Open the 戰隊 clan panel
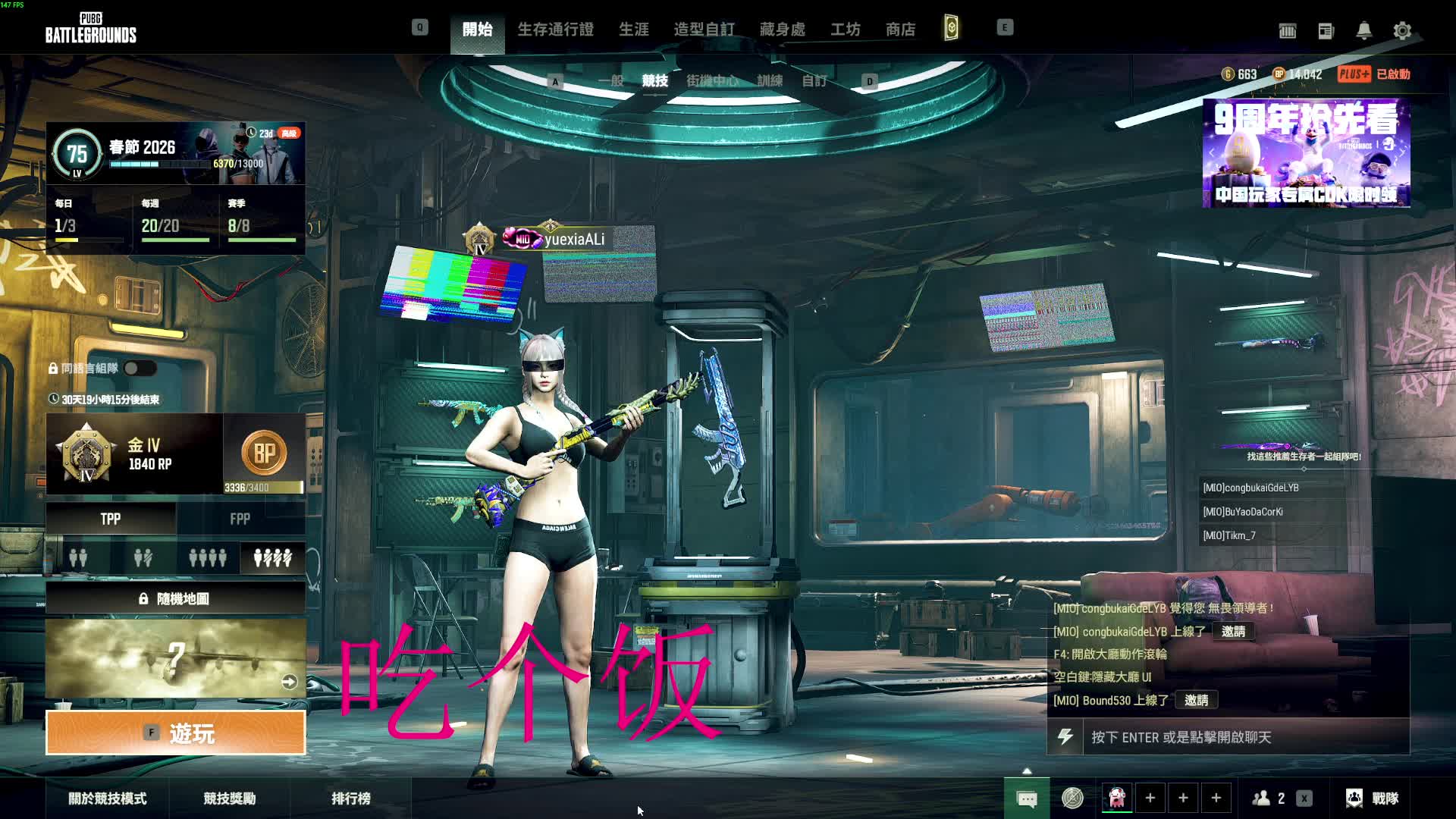The width and height of the screenshot is (1456, 819). coord(1373,799)
